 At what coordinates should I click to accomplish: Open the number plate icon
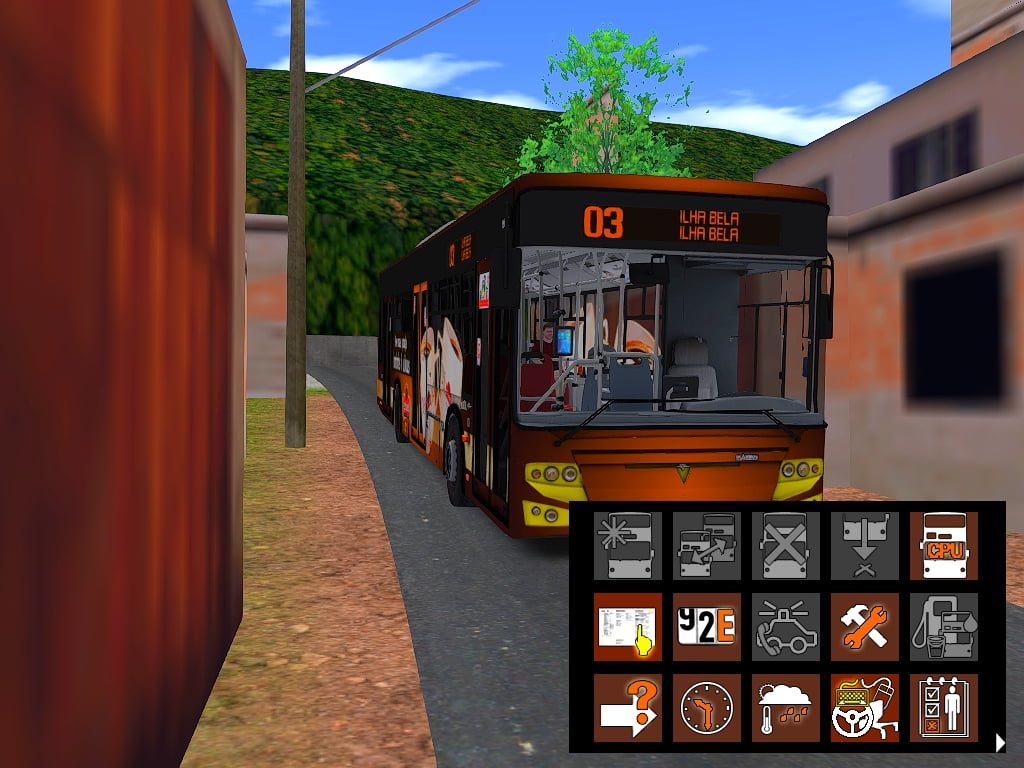tap(706, 627)
